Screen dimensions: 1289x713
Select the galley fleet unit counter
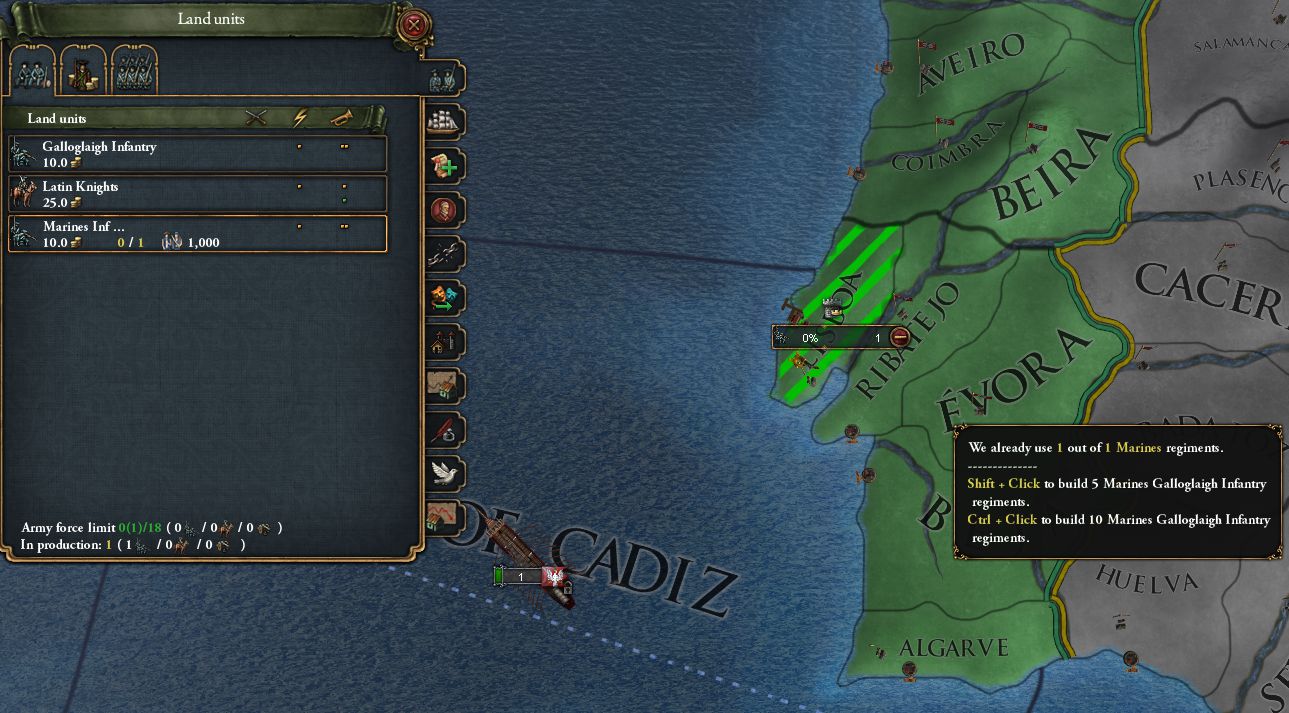click(522, 577)
